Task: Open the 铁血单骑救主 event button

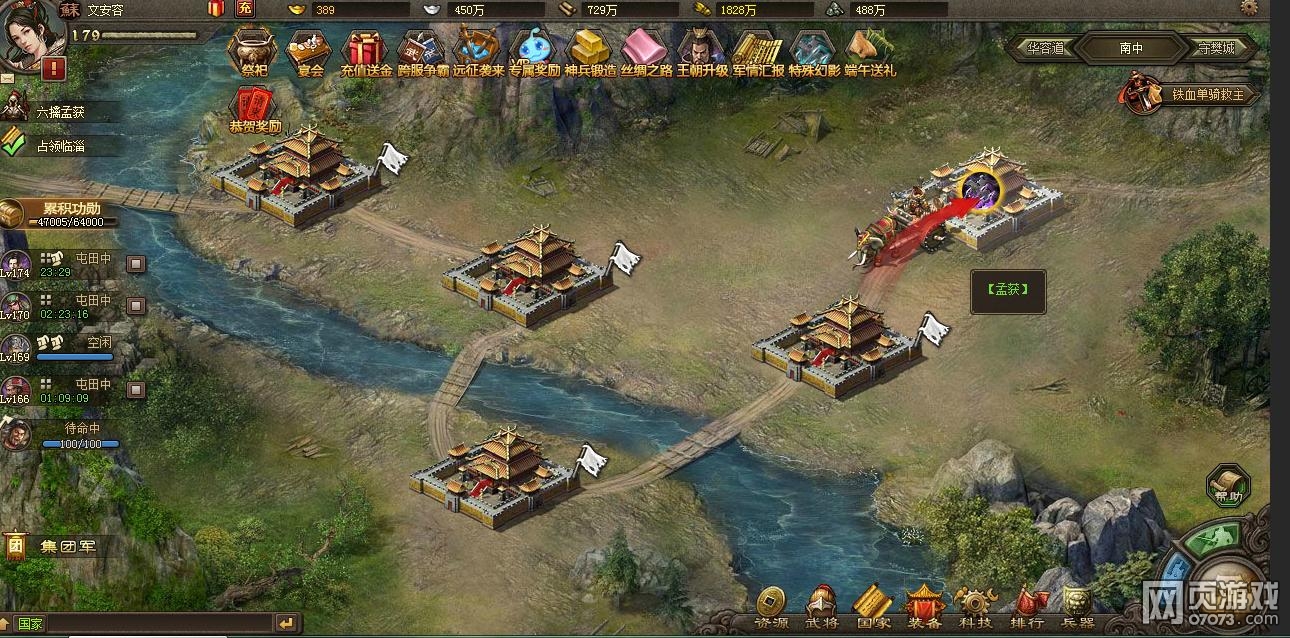Action: pos(1190,95)
